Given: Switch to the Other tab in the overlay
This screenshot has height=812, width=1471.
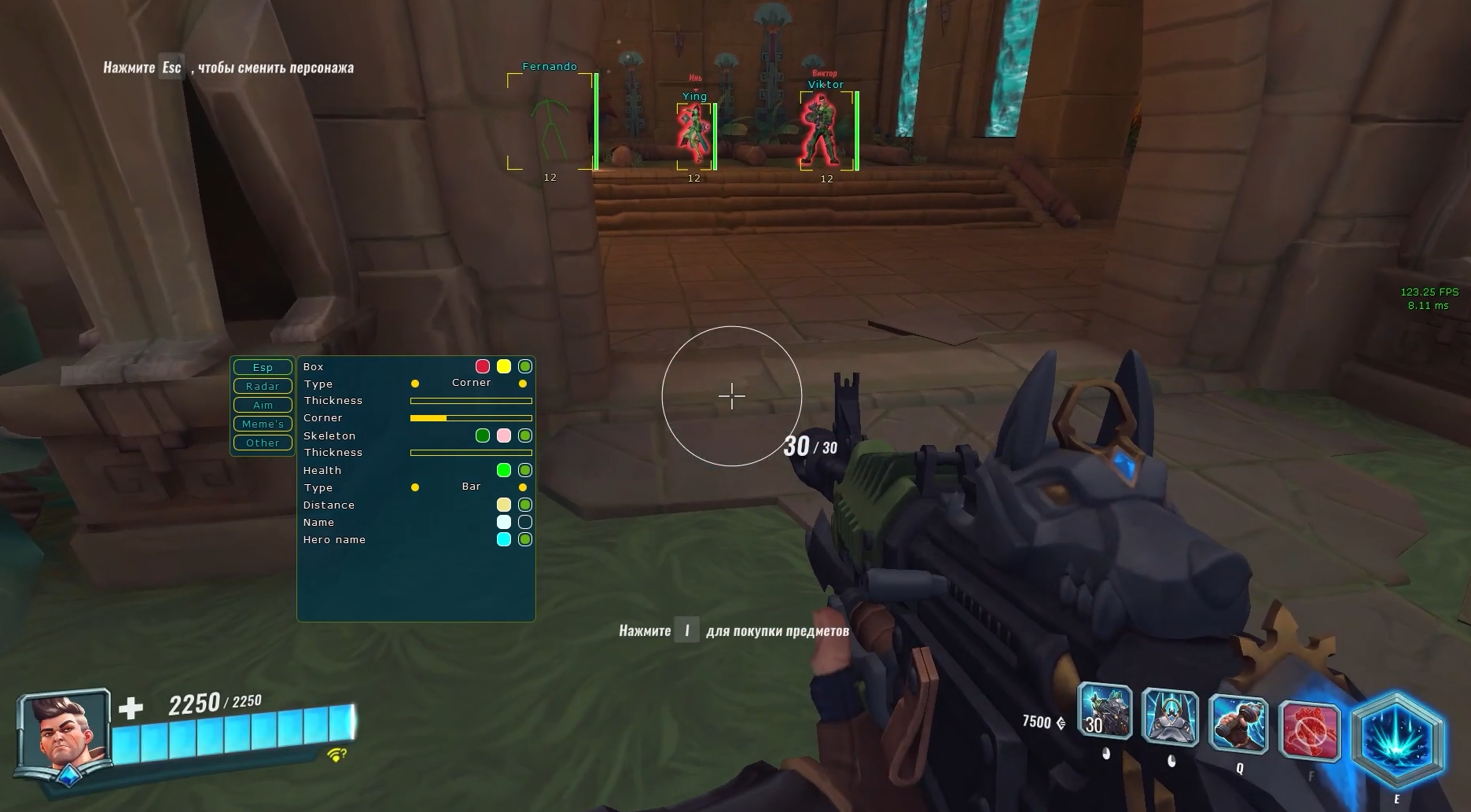Looking at the screenshot, I should [x=263, y=443].
